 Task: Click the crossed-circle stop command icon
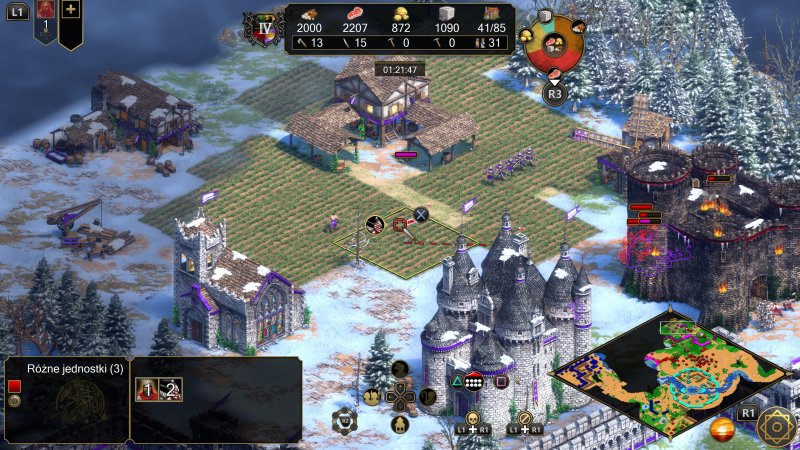[523, 417]
